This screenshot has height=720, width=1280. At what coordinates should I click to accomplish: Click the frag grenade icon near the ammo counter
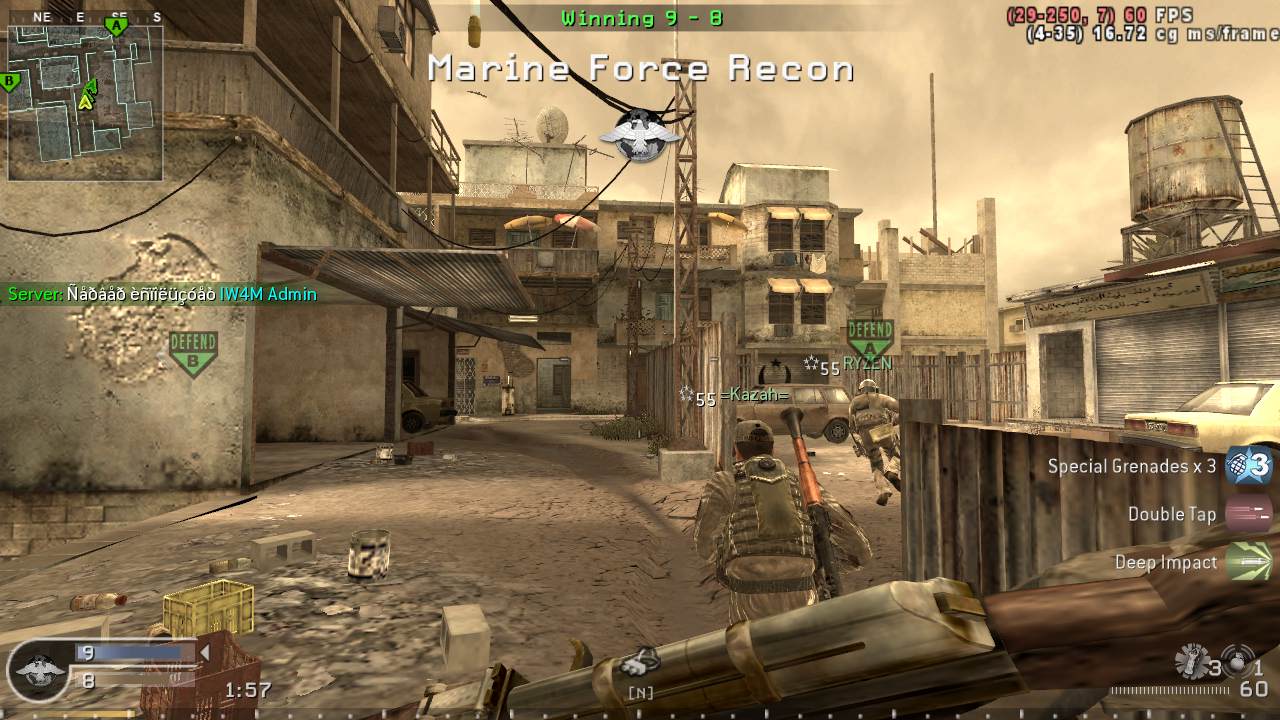click(1192, 662)
